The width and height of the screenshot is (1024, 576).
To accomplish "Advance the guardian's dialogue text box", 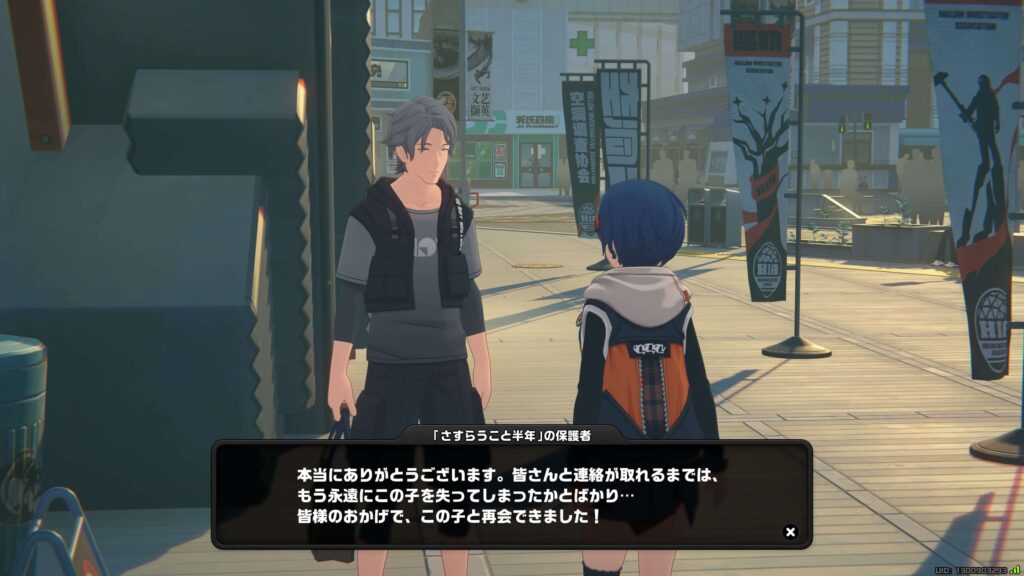I will 510,495.
